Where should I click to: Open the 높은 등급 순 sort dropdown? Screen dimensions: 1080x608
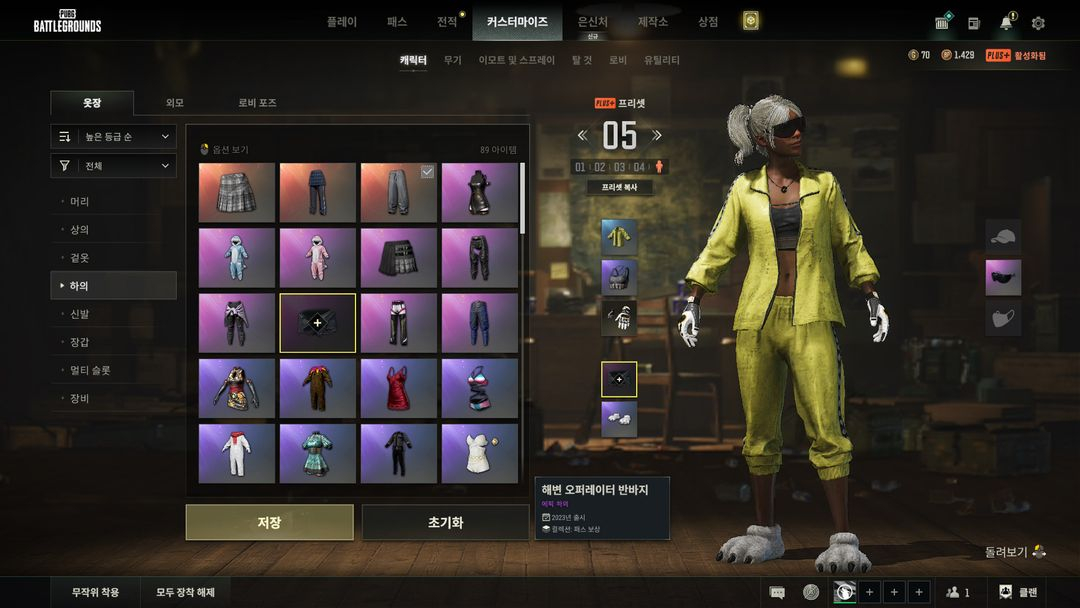(x=114, y=136)
